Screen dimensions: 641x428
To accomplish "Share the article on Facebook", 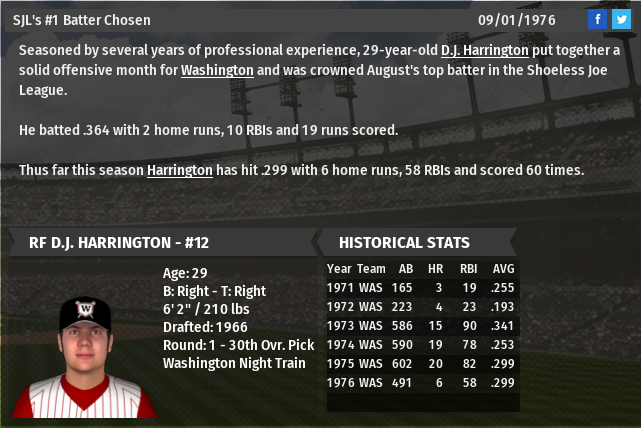I will [597, 19].
